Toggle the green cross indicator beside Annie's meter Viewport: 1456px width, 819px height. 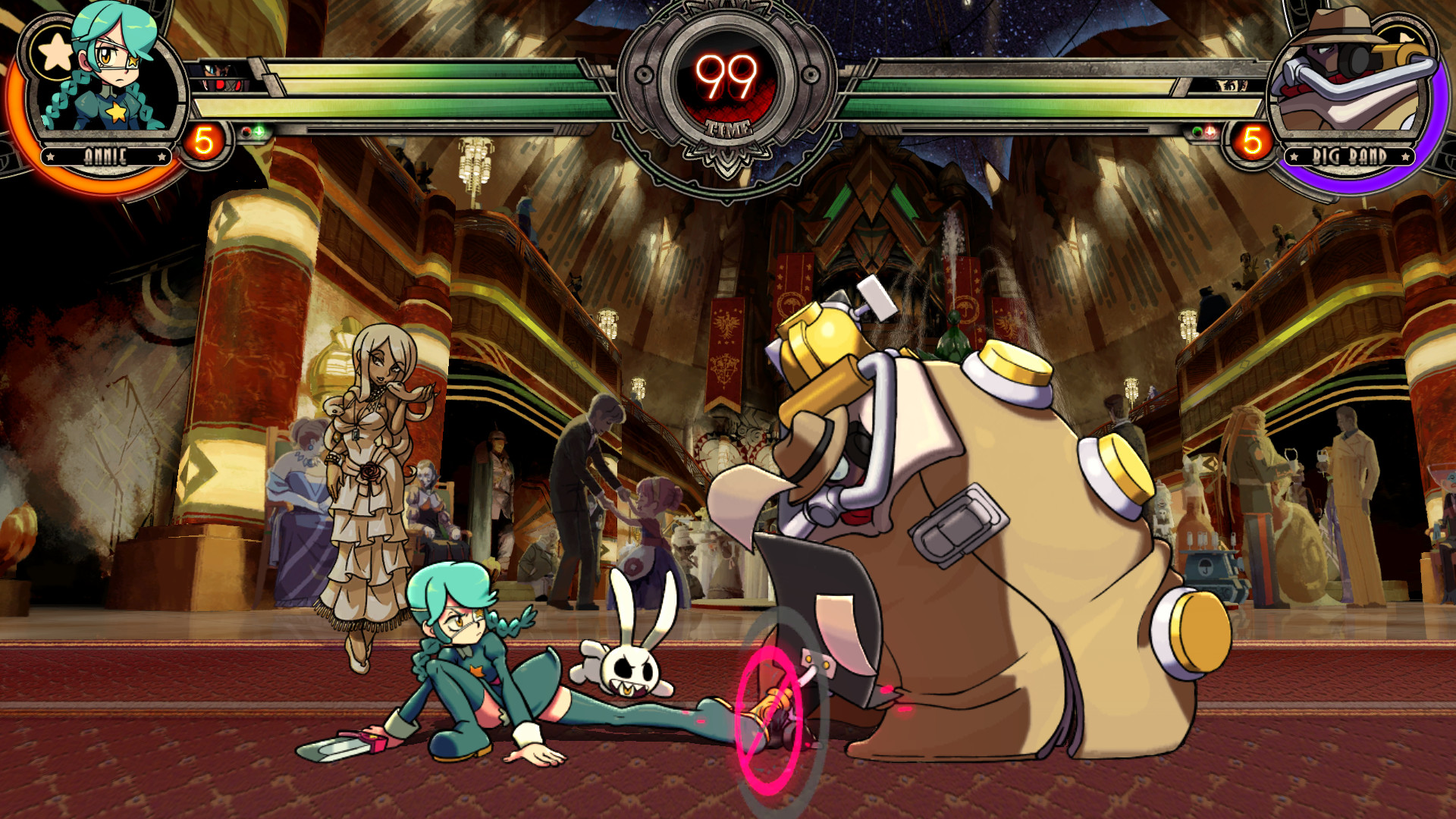click(259, 130)
